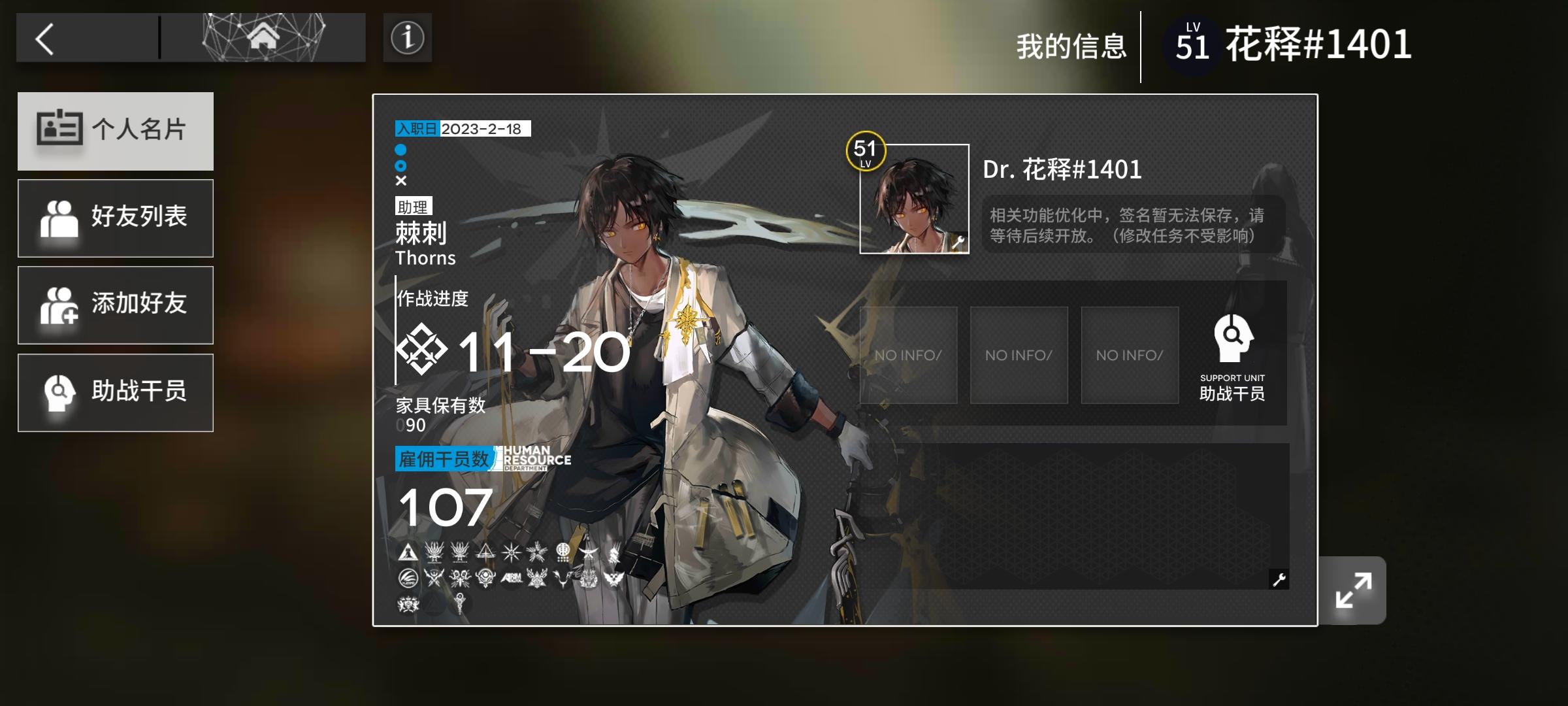The width and height of the screenshot is (1568, 706).
Task: Open the 助战干员 support unit sidebar entry
Action: point(115,392)
